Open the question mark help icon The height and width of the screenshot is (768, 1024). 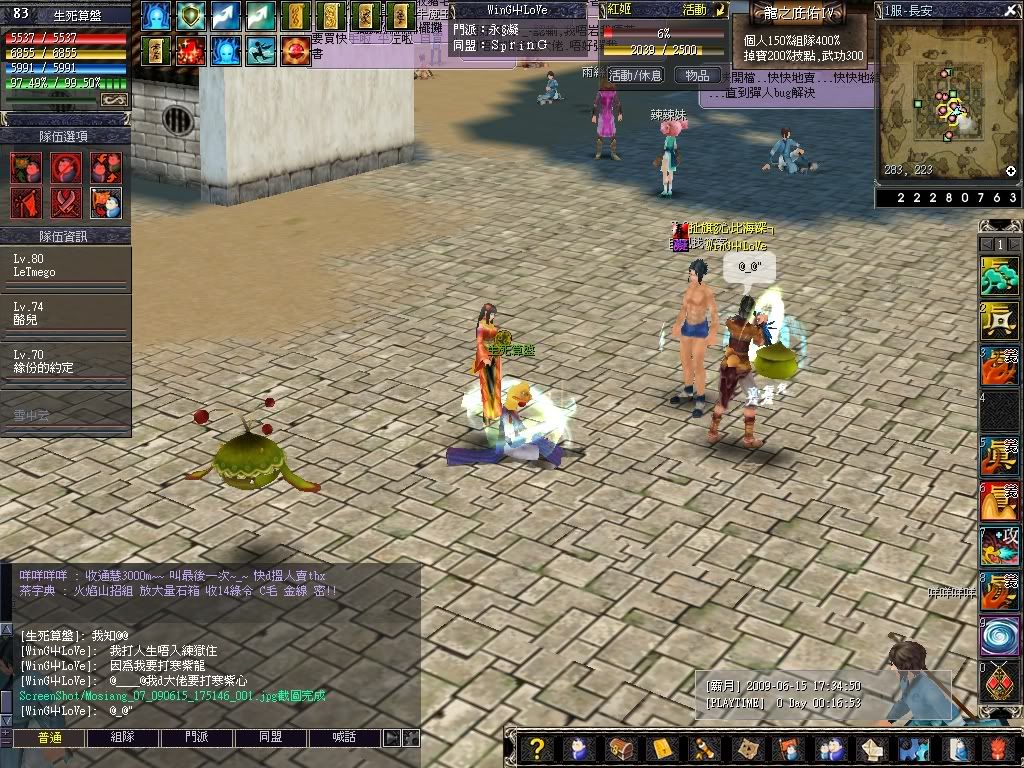537,749
